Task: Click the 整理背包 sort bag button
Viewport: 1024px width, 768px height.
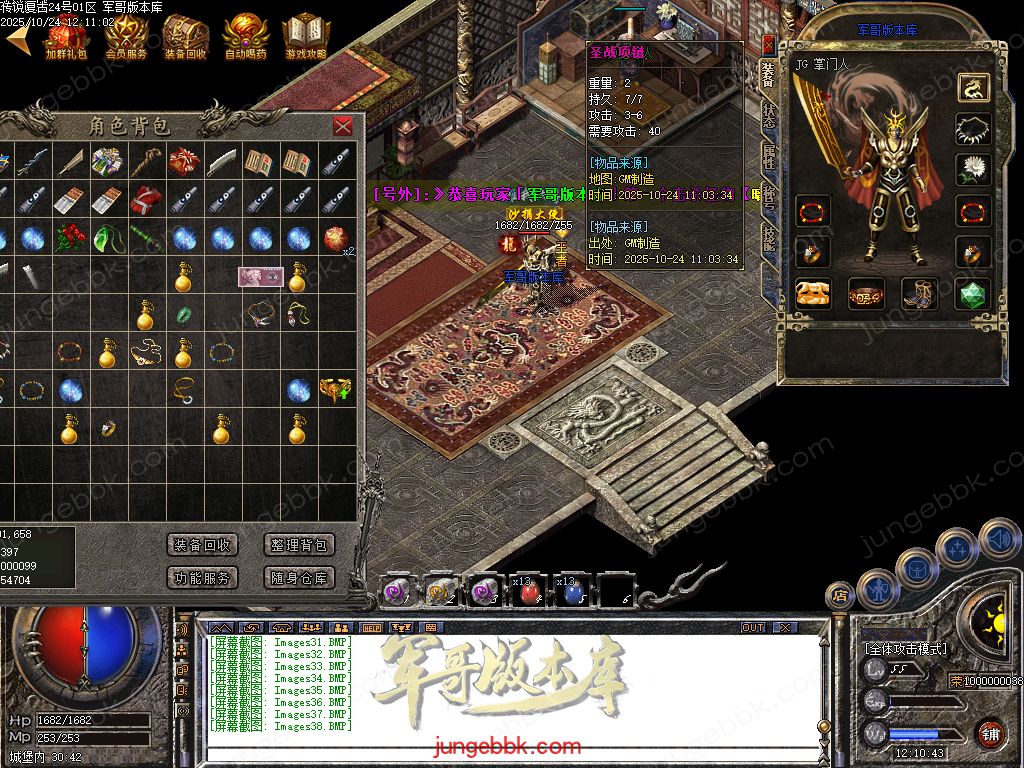Action: [x=299, y=545]
